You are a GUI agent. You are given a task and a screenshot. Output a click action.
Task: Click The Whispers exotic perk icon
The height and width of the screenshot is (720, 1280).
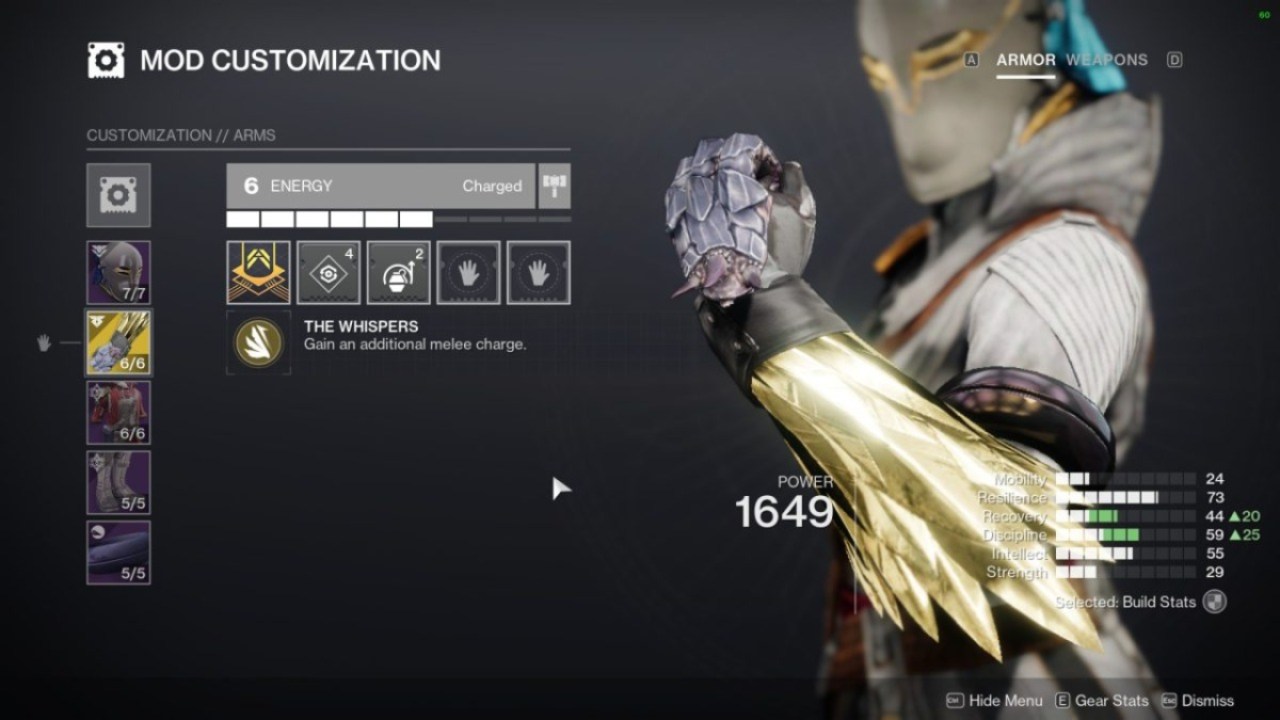point(258,340)
